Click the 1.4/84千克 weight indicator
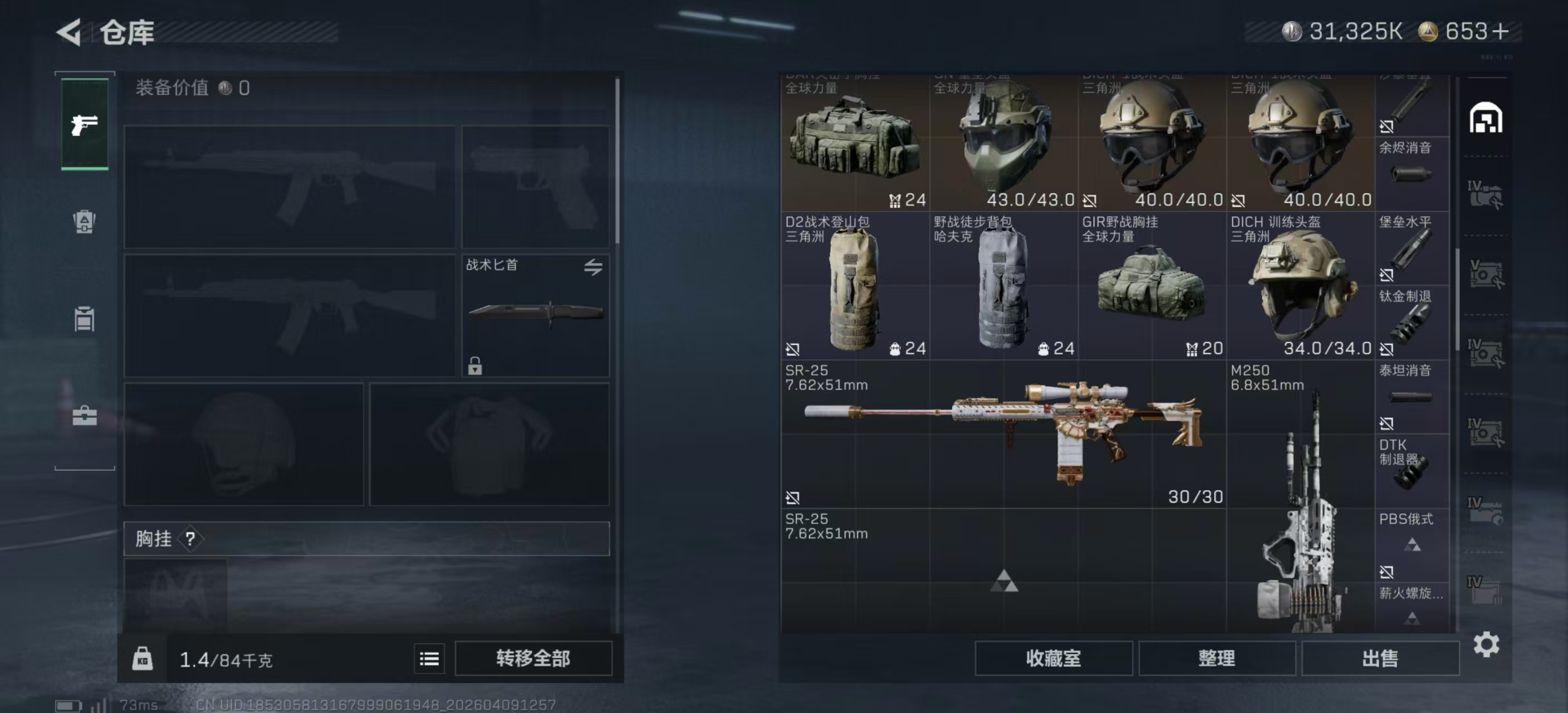The image size is (1568, 713). click(x=226, y=659)
